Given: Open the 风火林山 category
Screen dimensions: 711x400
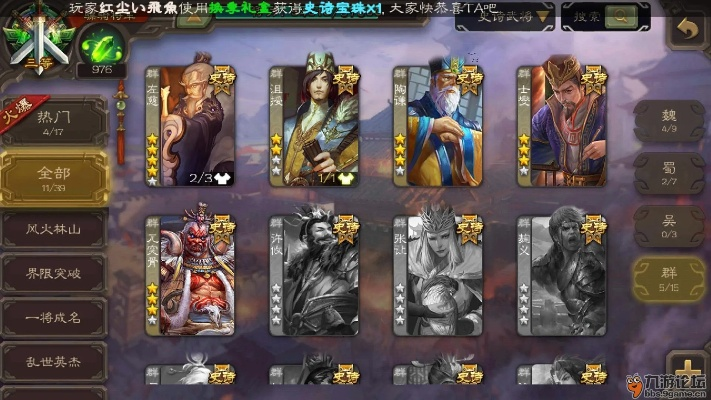Looking at the screenshot, I should point(53,228).
